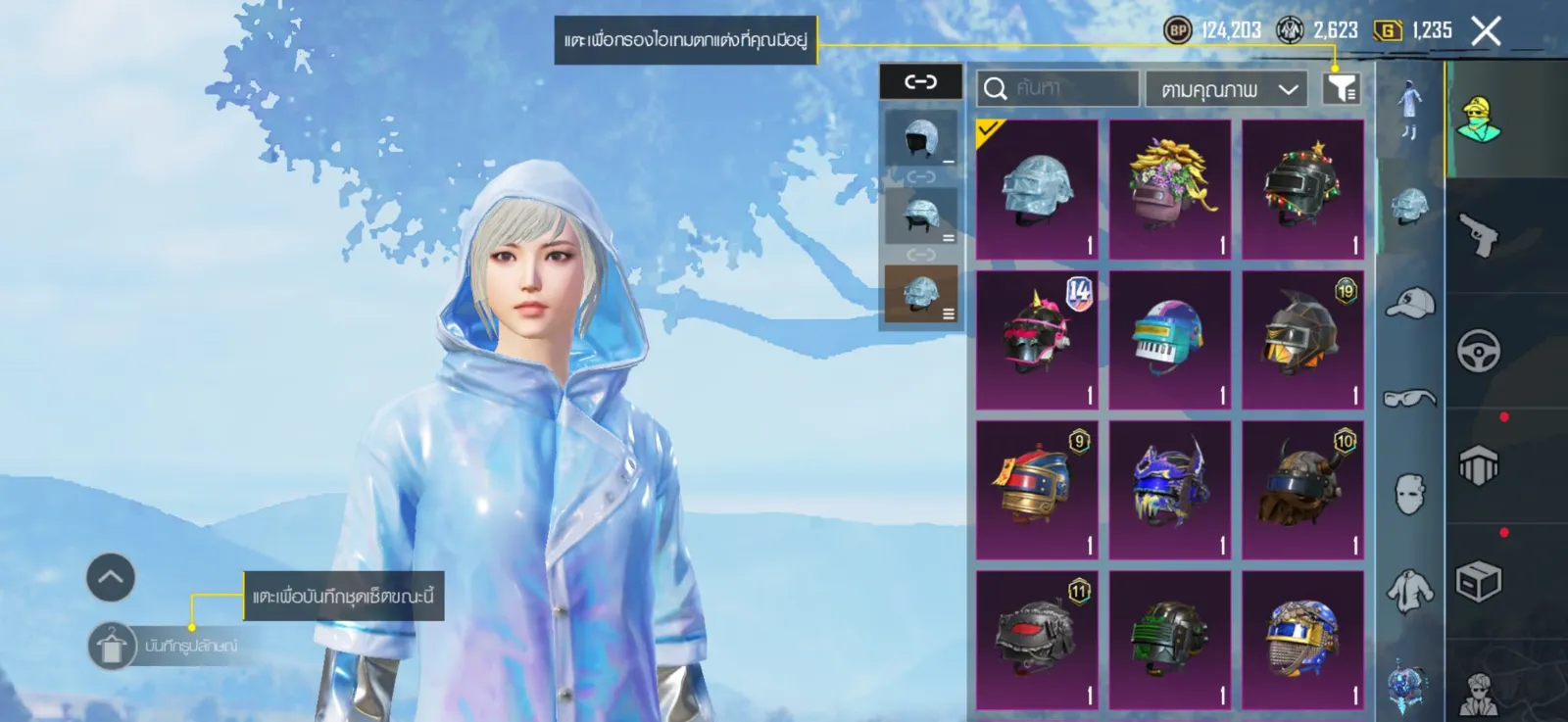Toggle the link chain button
Image resolution: width=1568 pixels, height=722 pixels.
pos(920,82)
